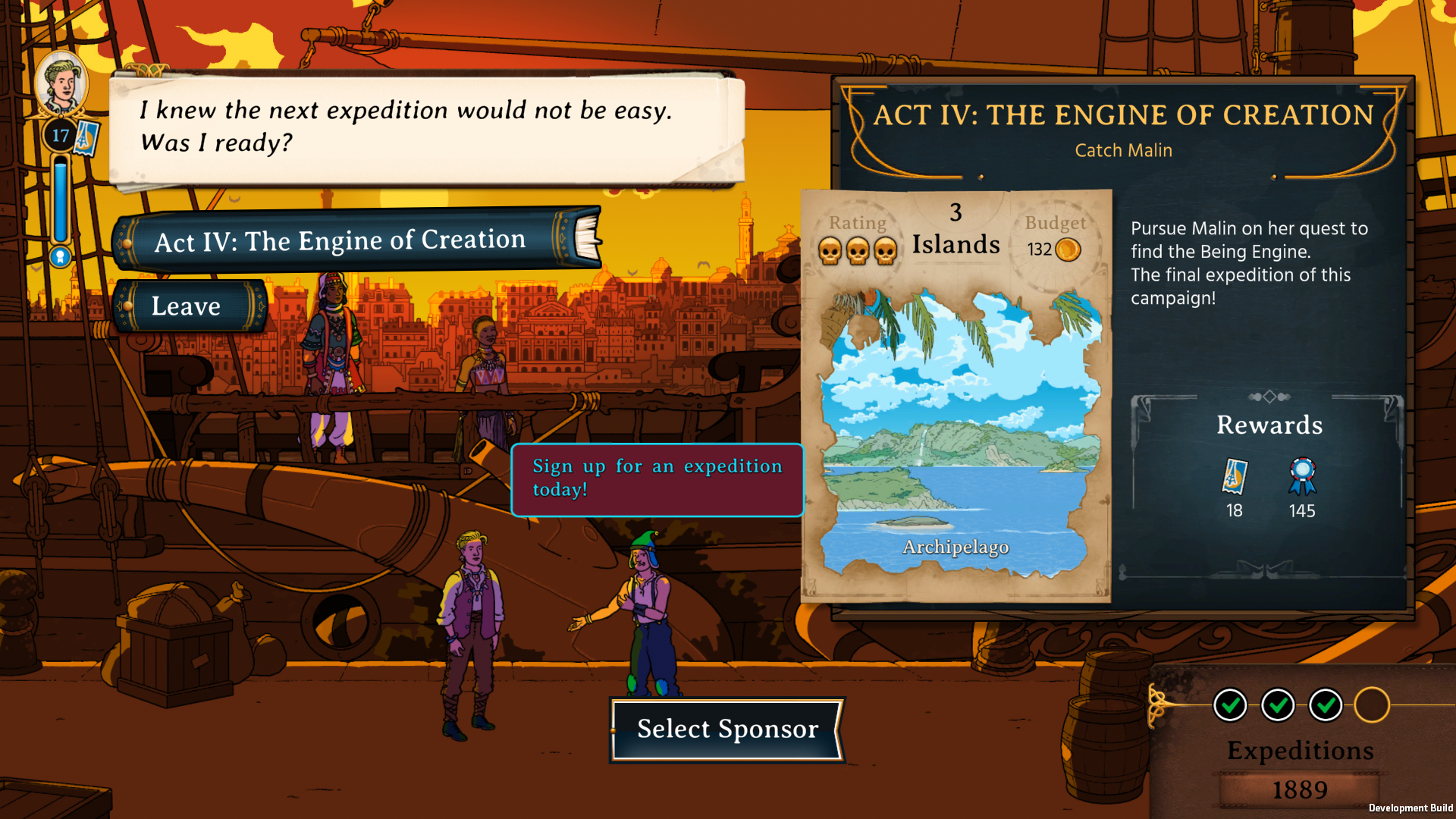The image size is (1456, 819).
Task: Click the Select Sponsor button
Action: (x=727, y=730)
